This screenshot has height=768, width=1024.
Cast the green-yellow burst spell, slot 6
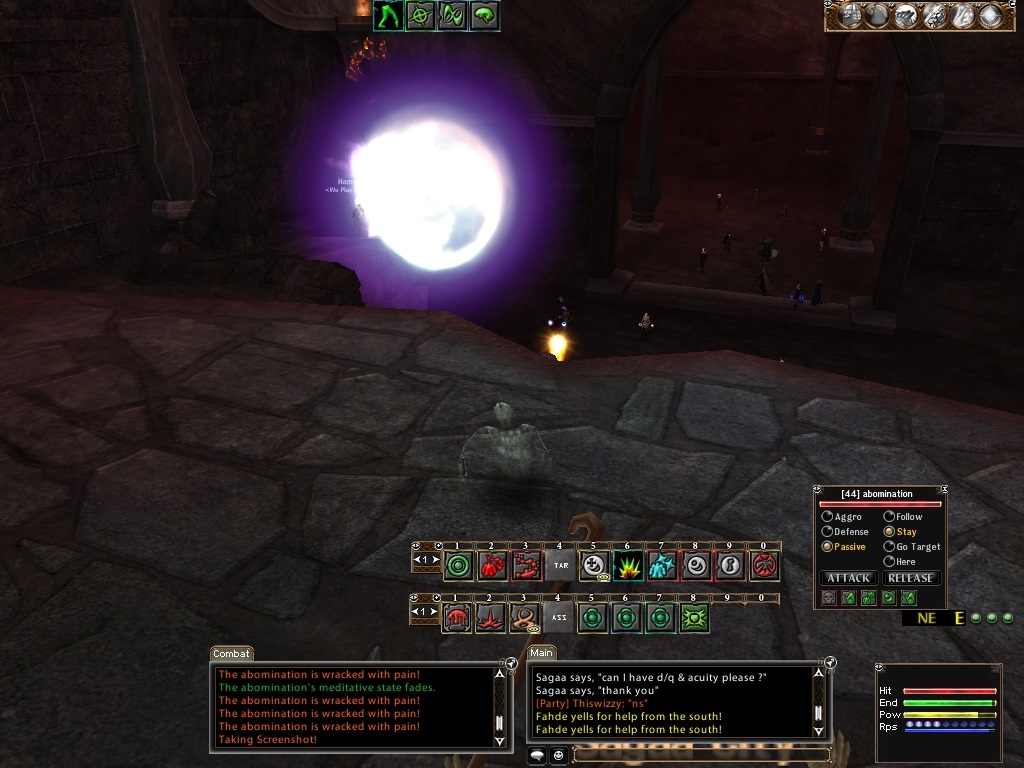(x=628, y=566)
